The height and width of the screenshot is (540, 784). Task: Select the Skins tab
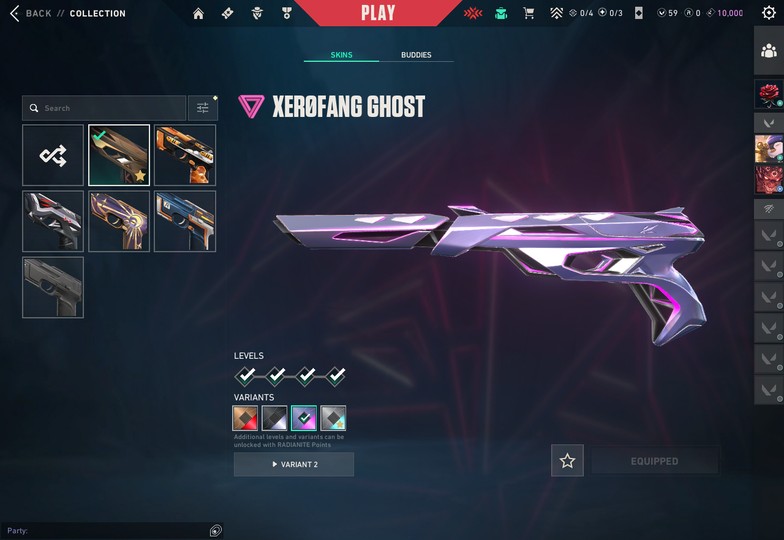[341, 55]
